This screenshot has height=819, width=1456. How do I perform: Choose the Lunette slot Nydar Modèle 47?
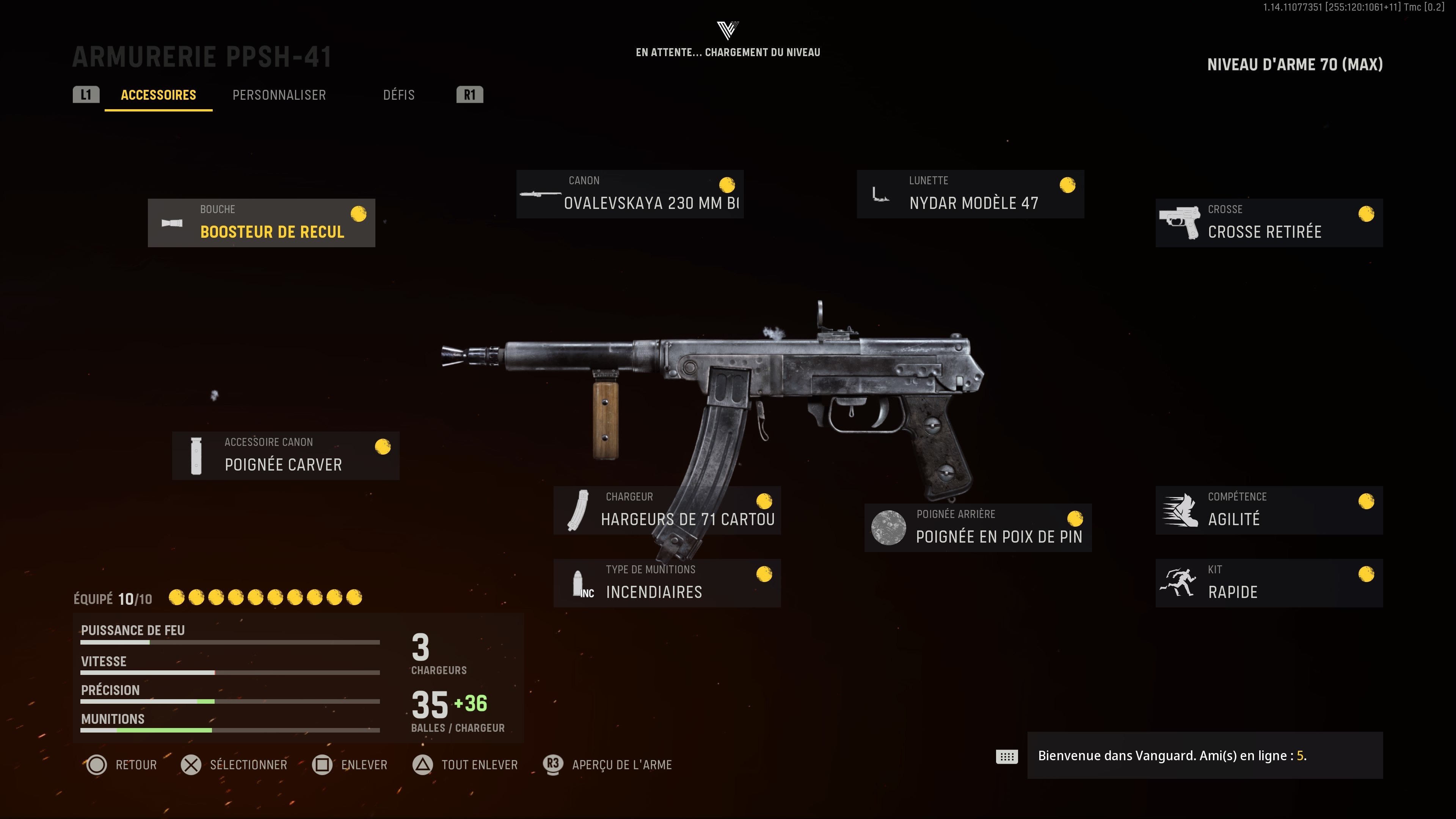970,194
